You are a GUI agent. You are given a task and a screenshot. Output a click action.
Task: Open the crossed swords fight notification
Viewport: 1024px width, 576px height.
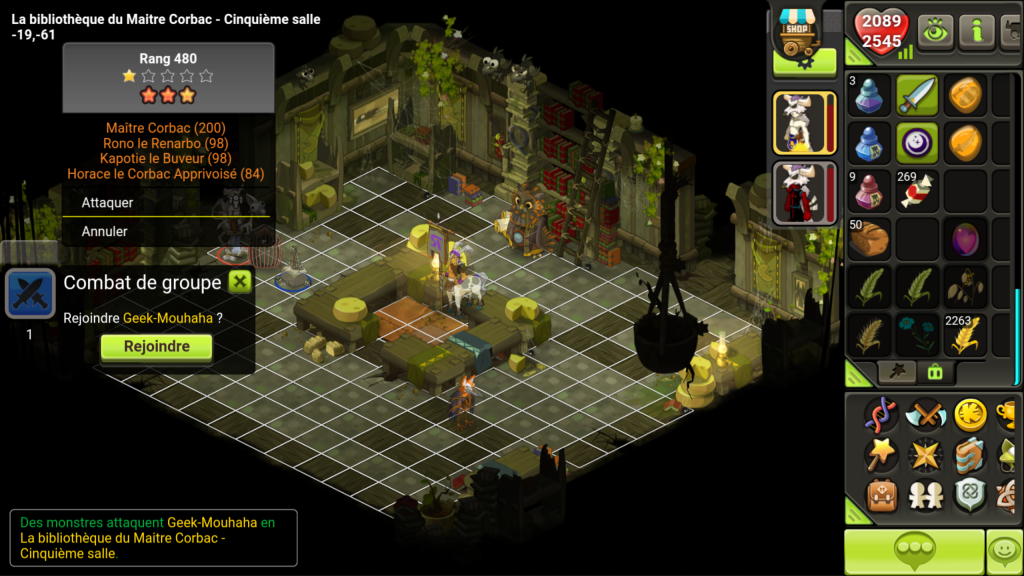[x=29, y=294]
